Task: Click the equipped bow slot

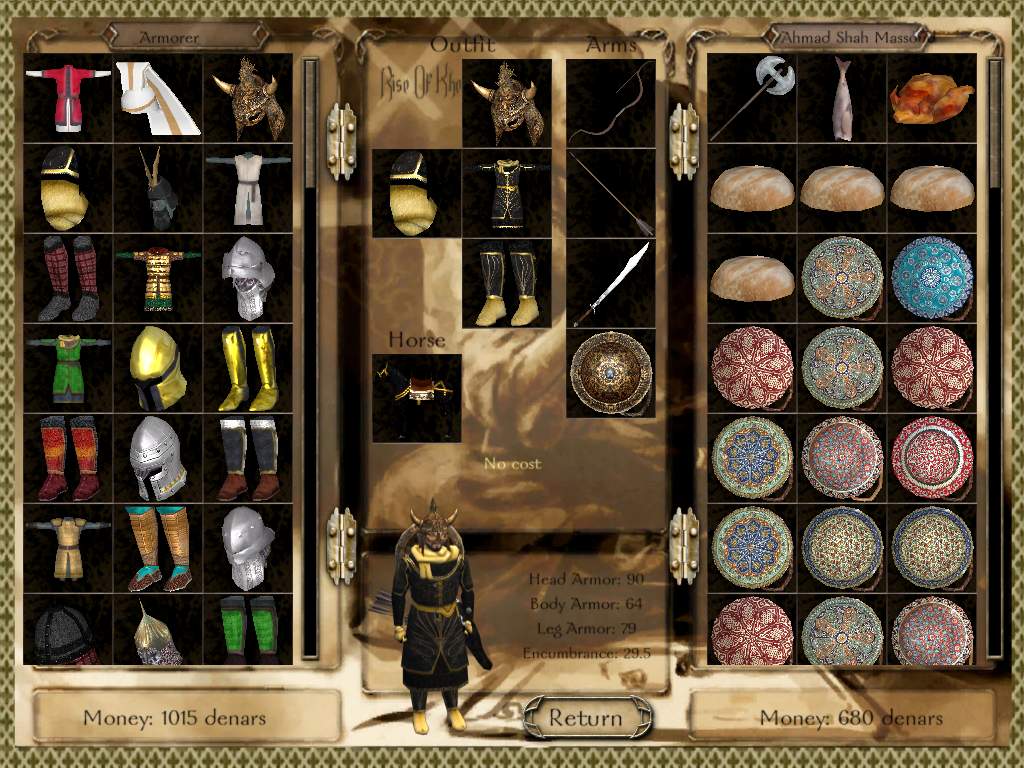Action: pyautogui.click(x=611, y=104)
